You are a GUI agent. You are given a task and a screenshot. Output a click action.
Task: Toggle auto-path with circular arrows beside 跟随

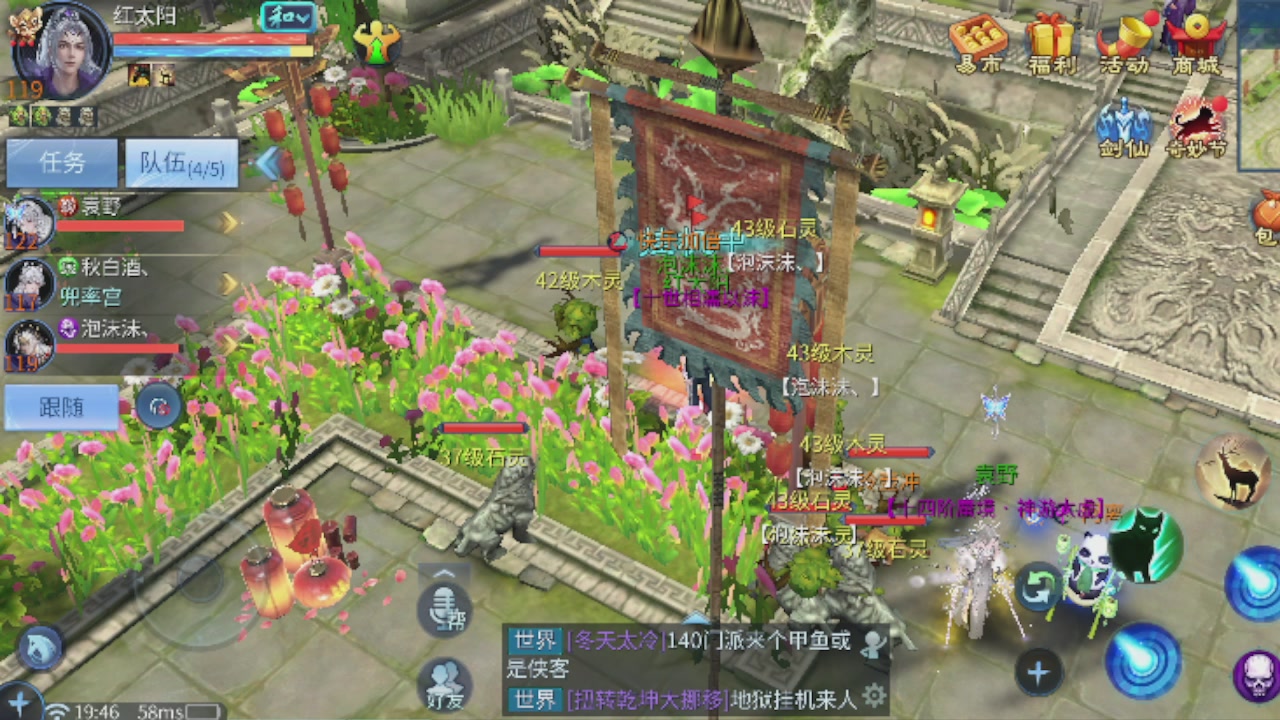pos(159,406)
